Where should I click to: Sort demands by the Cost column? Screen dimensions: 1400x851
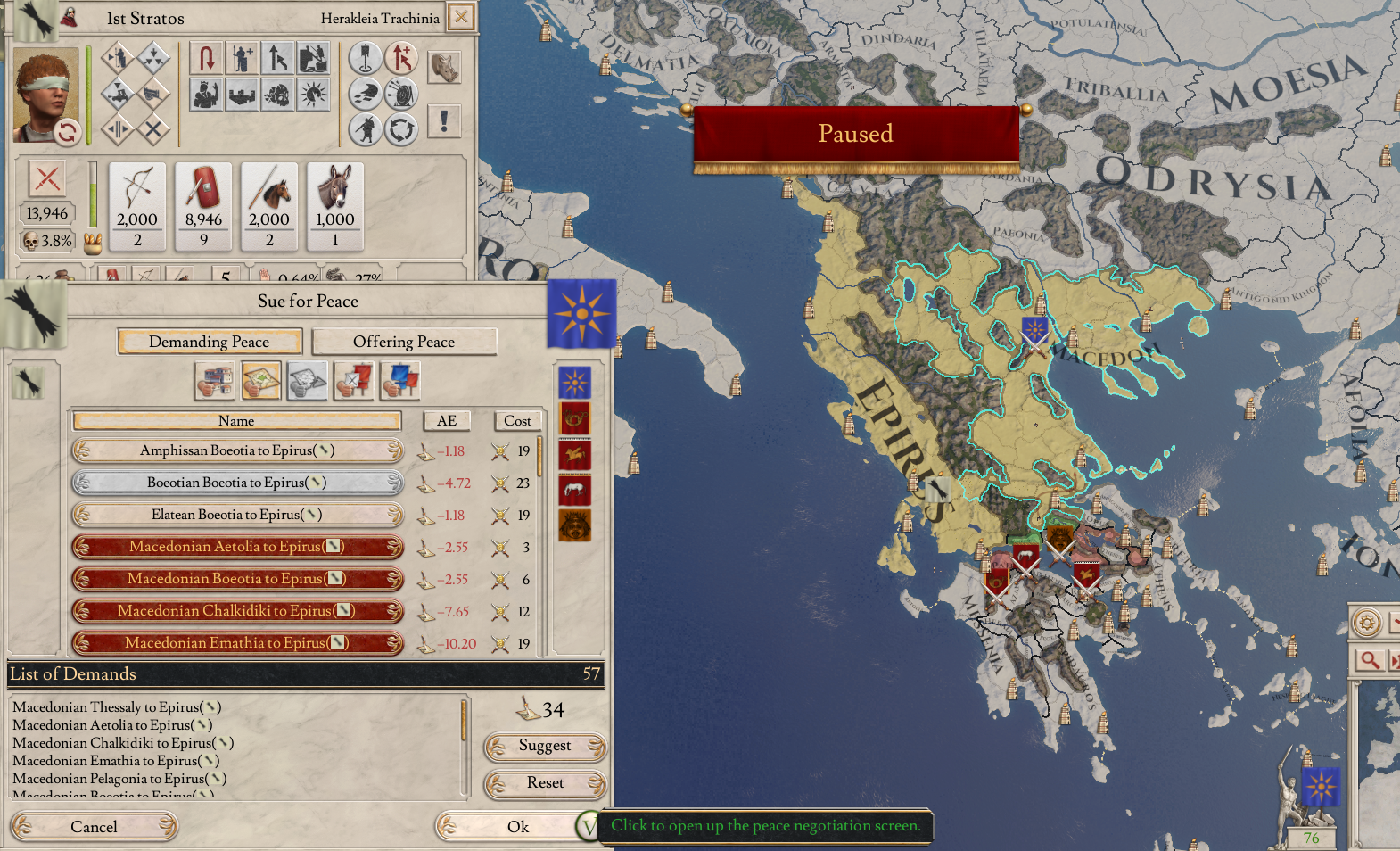(x=517, y=421)
